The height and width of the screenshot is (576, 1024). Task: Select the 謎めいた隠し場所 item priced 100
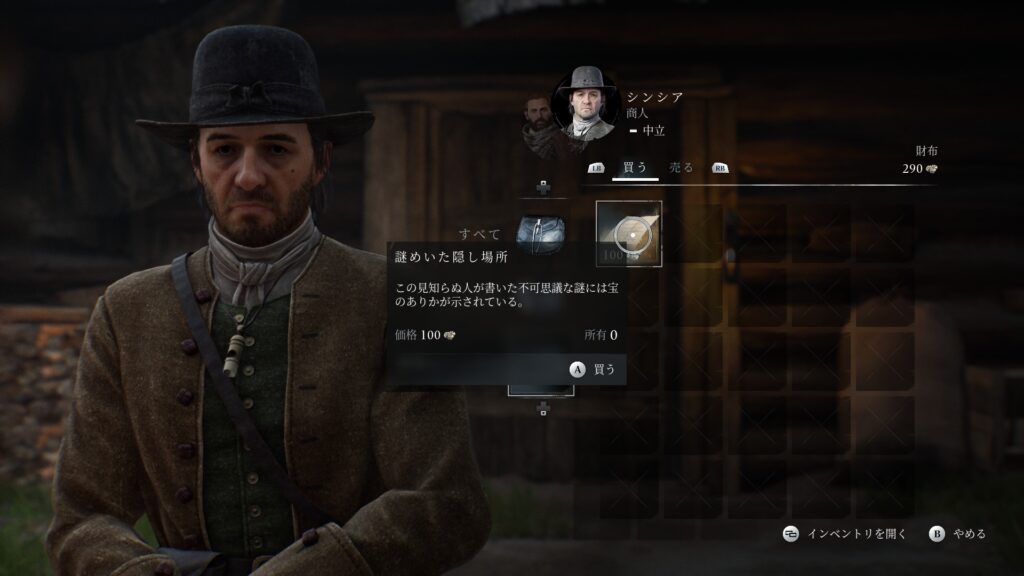pyautogui.click(x=629, y=234)
